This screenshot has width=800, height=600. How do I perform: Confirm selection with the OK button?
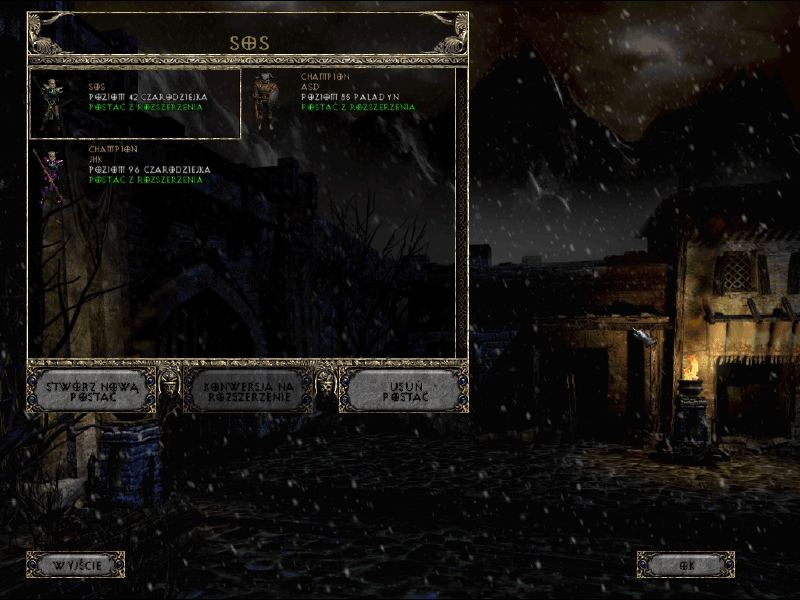(686, 565)
